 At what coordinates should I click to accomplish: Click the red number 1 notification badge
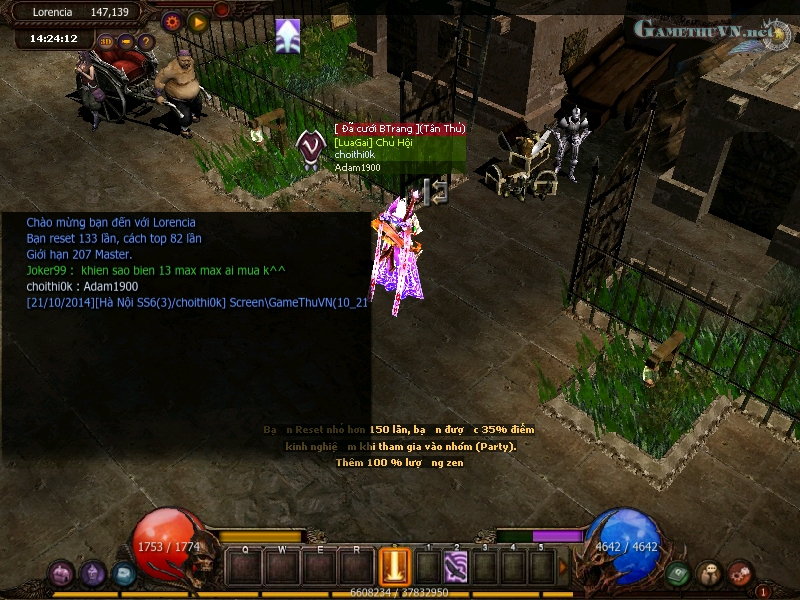[764, 591]
